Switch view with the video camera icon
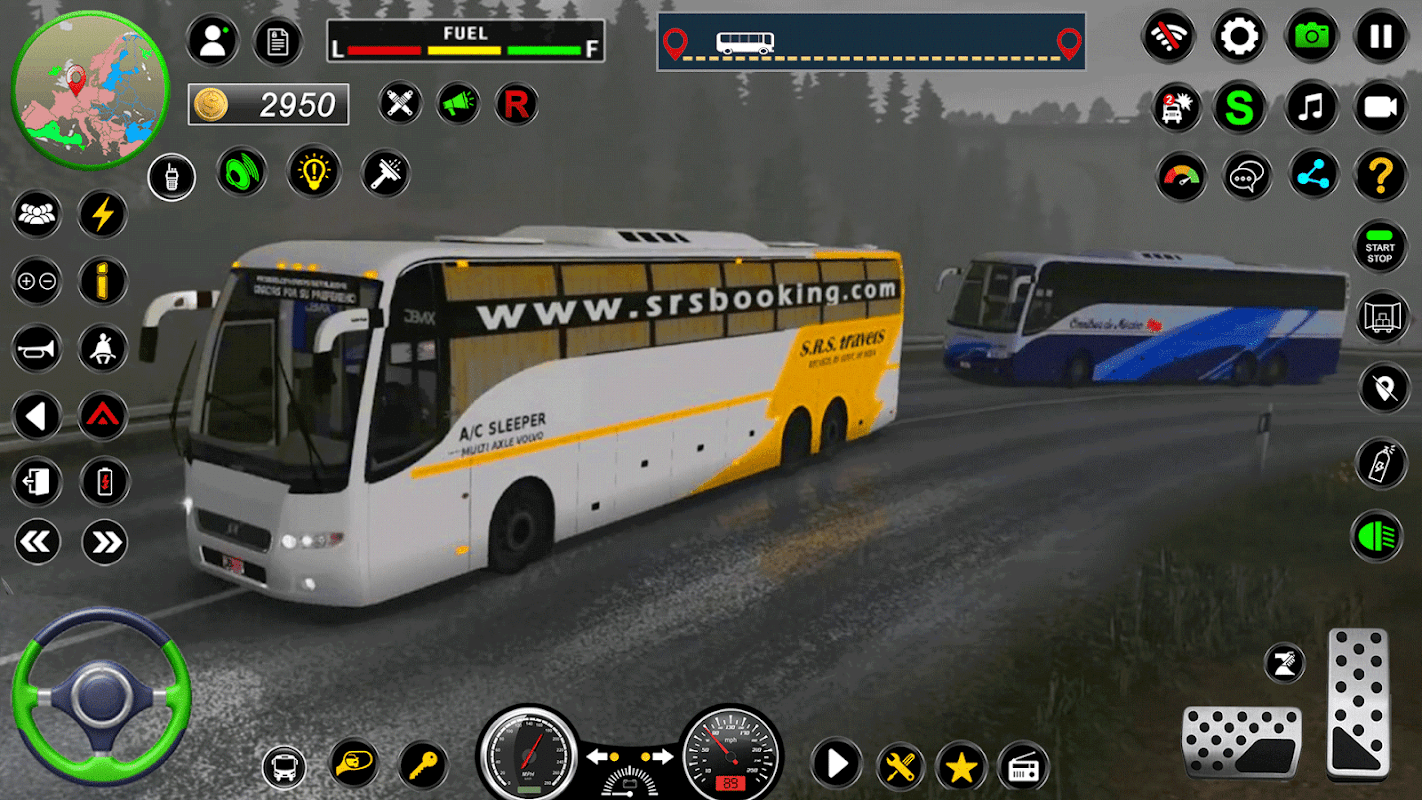This screenshot has width=1422, height=800. 1380,107
